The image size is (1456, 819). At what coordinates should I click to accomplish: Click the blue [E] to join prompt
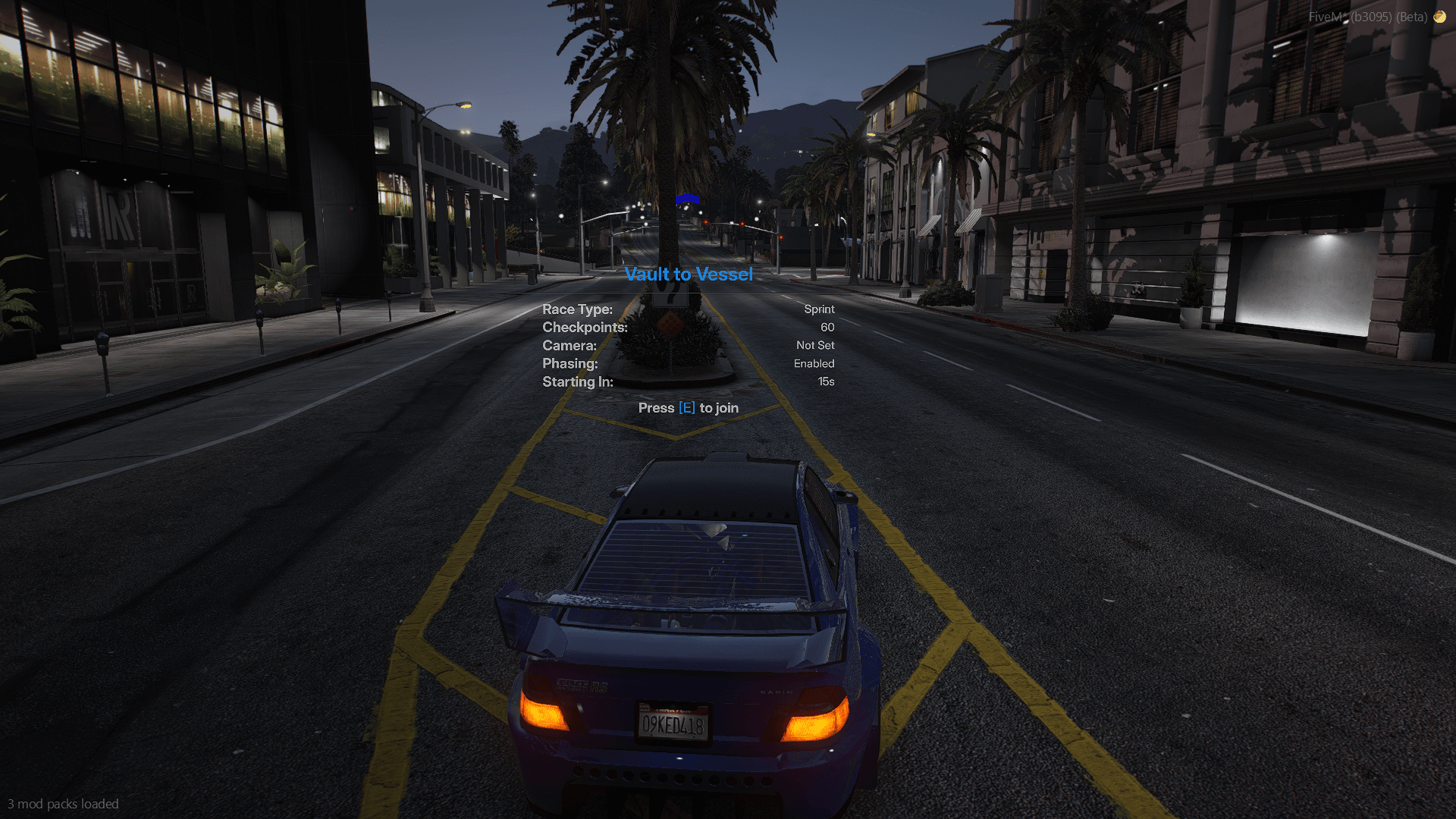click(x=687, y=407)
